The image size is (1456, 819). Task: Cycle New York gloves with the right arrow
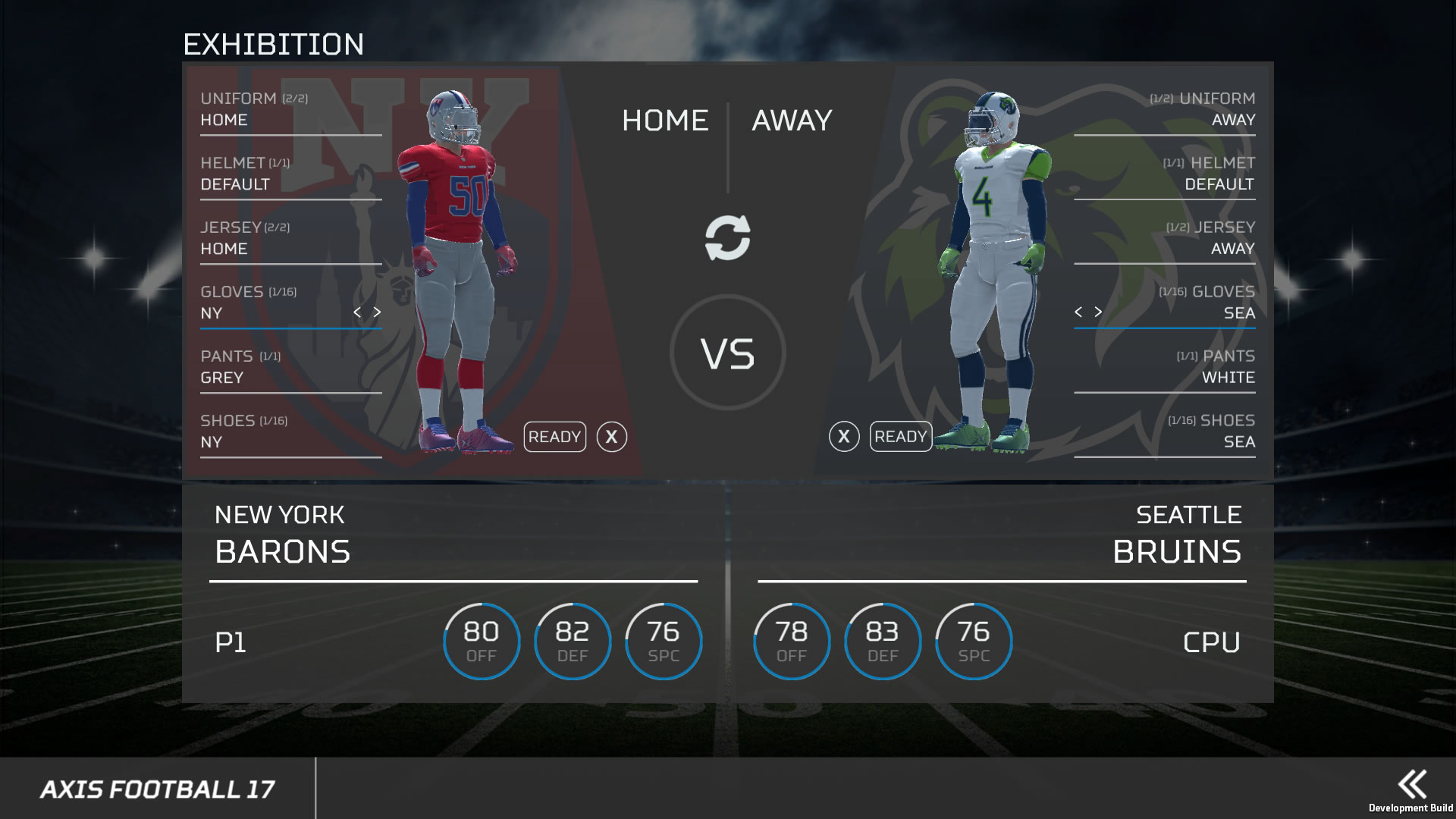(x=376, y=310)
